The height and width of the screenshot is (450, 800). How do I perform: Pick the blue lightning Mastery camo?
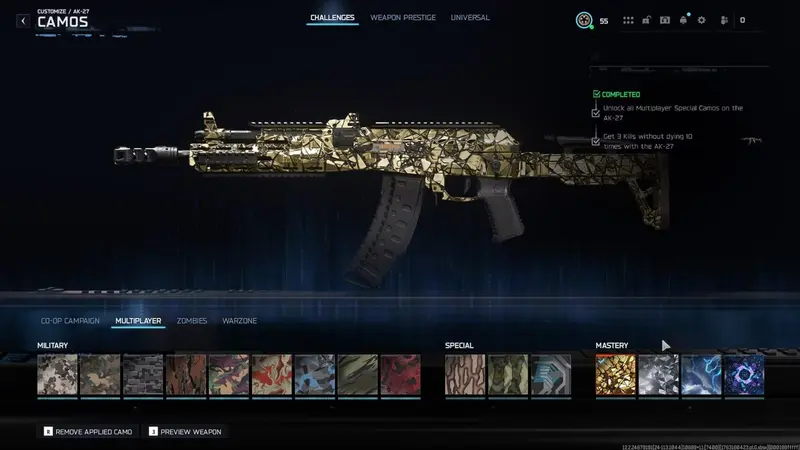701,375
